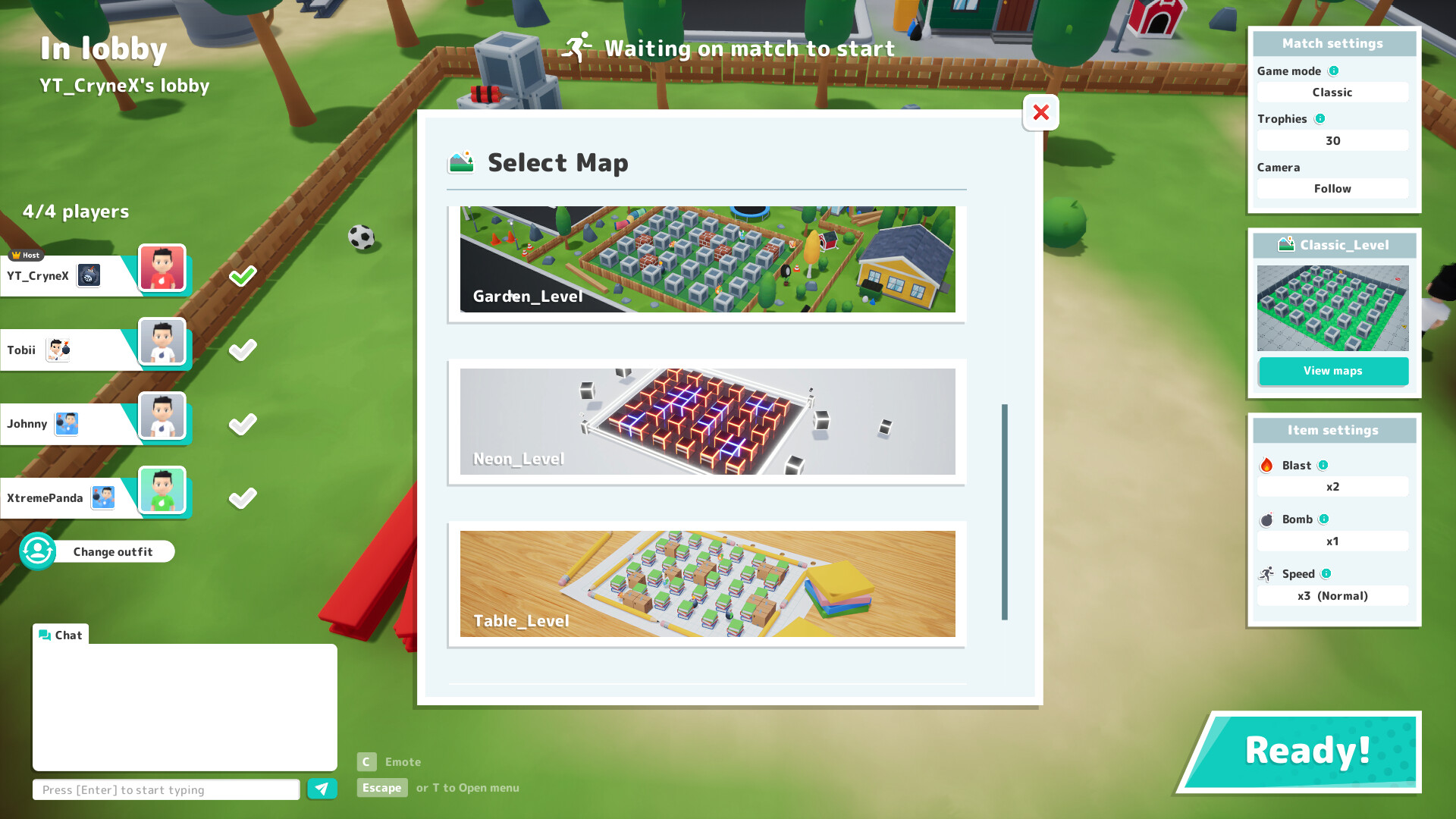Select the Neon_Level map thumbnail

pyautogui.click(x=707, y=422)
